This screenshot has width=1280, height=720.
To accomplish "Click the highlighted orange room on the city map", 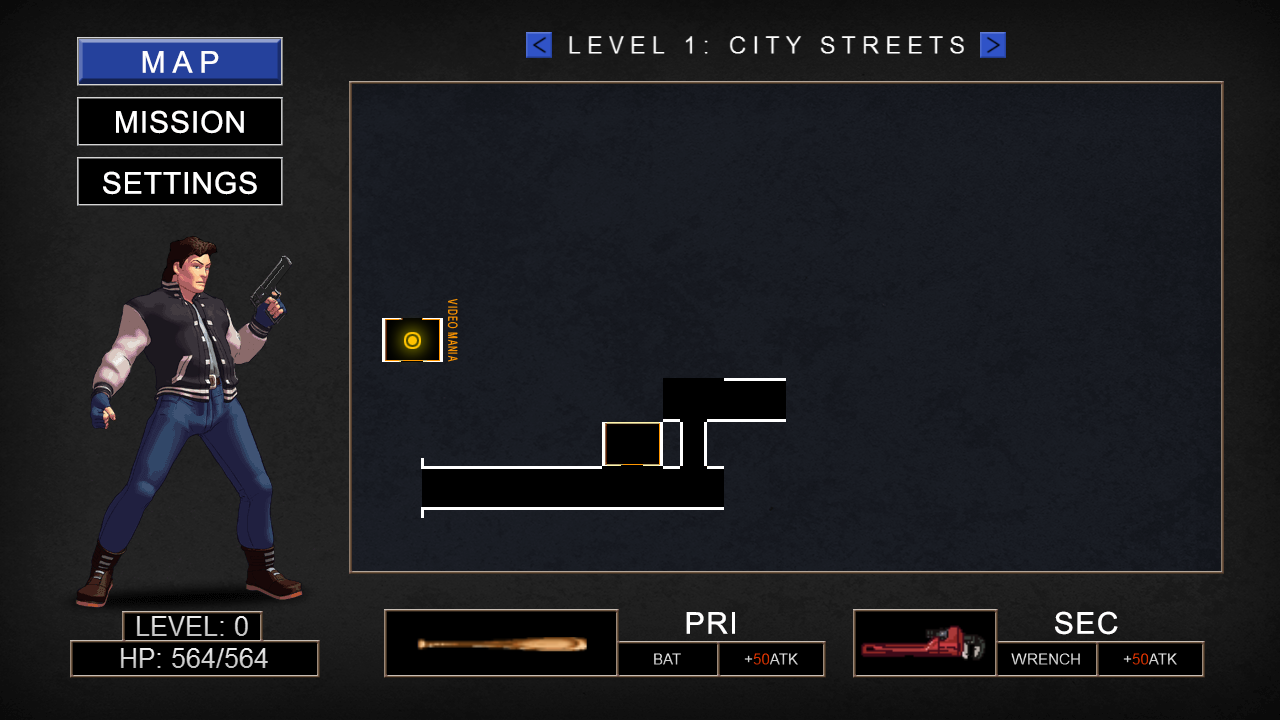I will pos(631,445).
